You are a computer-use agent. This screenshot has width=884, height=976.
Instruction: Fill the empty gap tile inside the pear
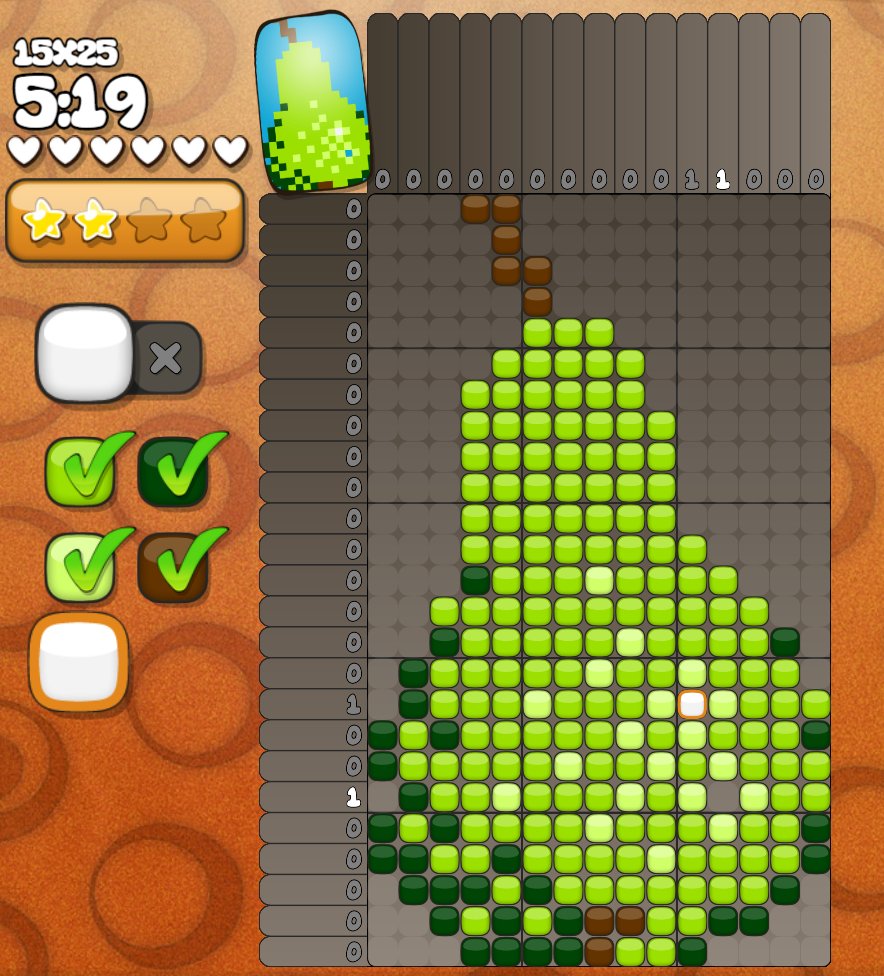(723, 797)
